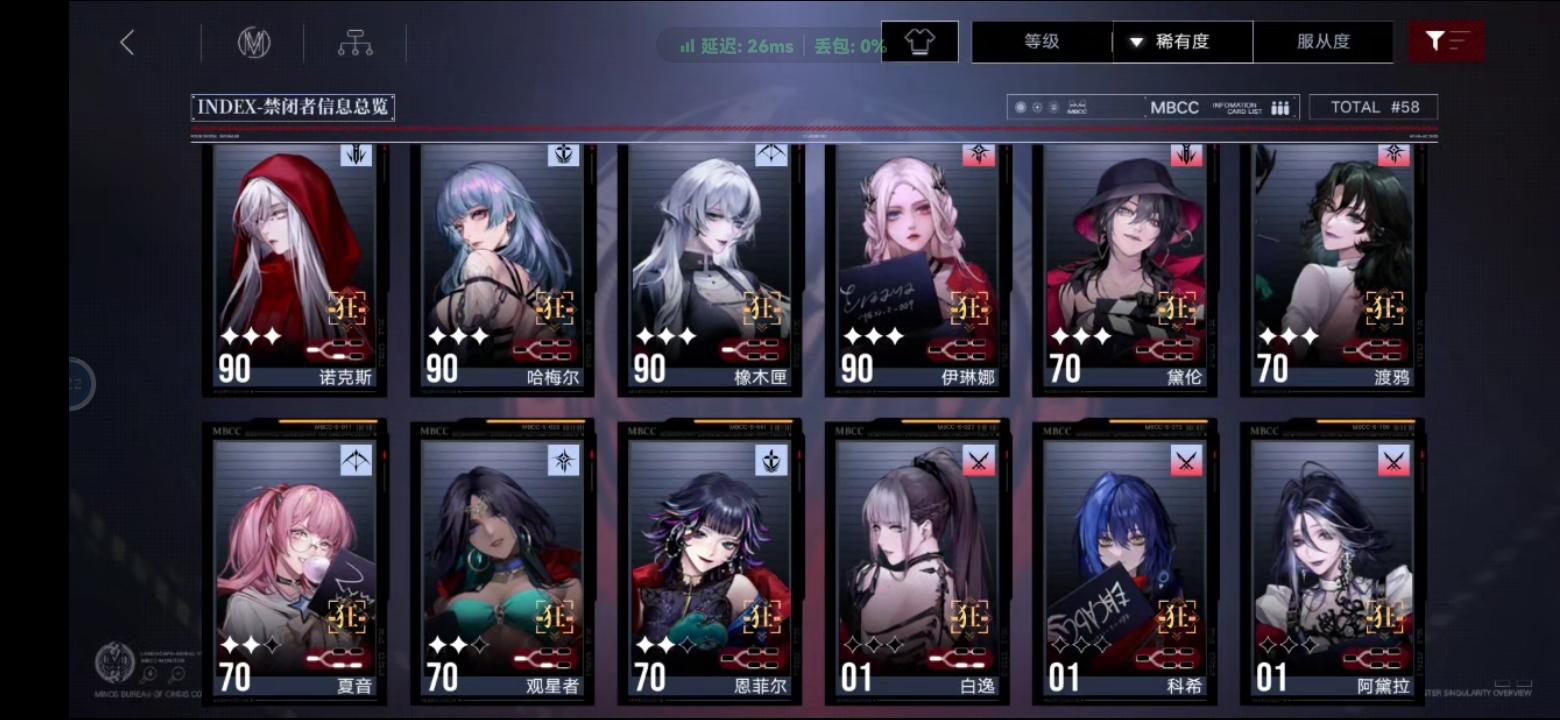
Task: Switch sorting to 服从度 tab
Action: pyautogui.click(x=1325, y=43)
